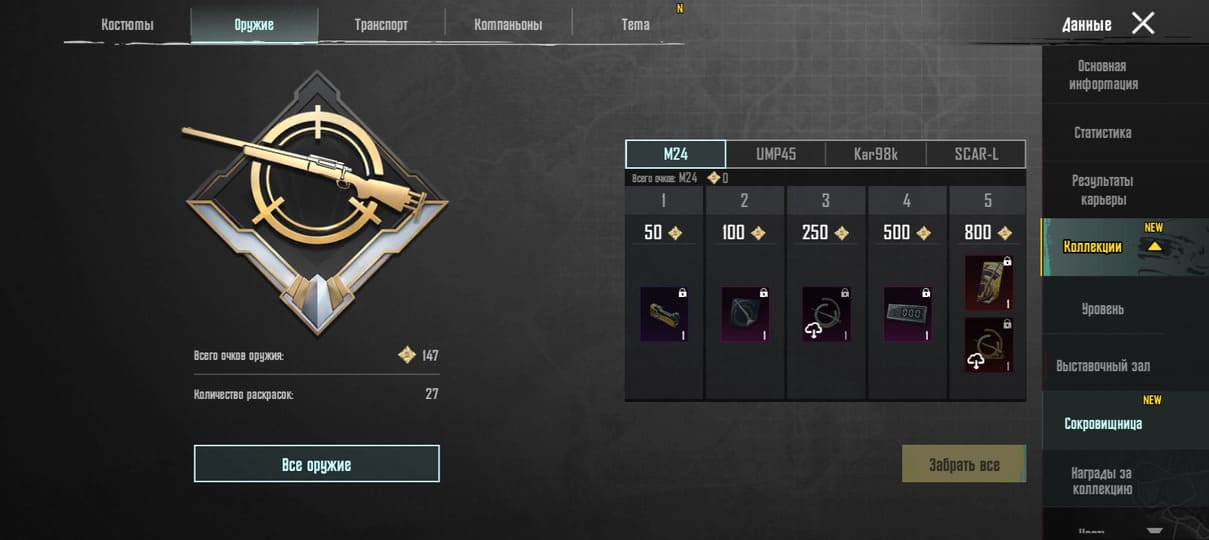Switch to the Костюмы tab
Viewport: 1209px width, 540px height.
[x=127, y=25]
